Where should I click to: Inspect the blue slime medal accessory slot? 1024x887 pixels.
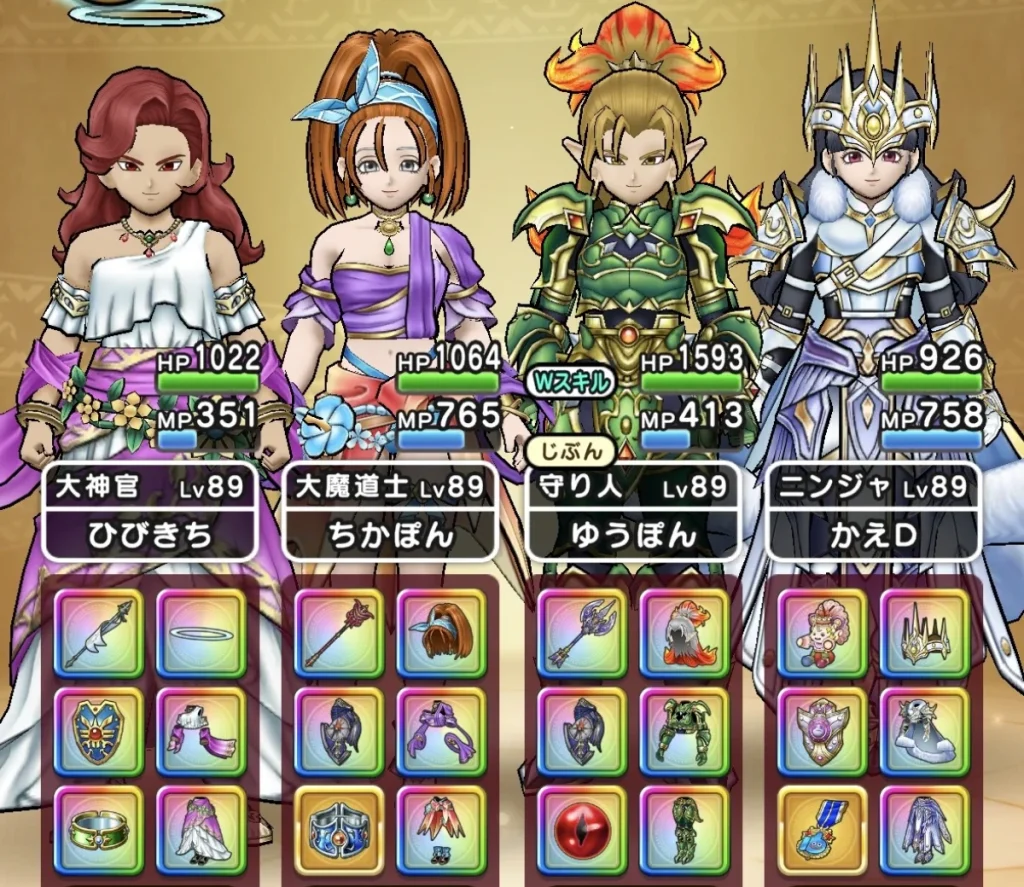point(823,831)
